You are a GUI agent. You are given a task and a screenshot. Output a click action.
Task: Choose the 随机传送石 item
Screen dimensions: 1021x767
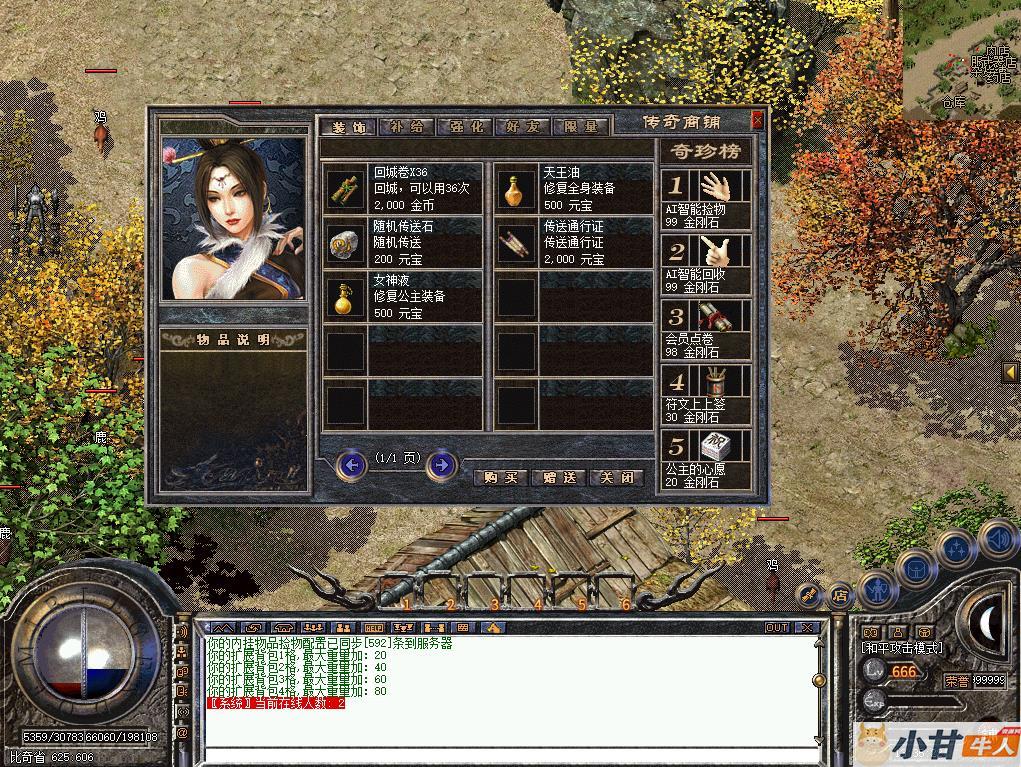346,242
